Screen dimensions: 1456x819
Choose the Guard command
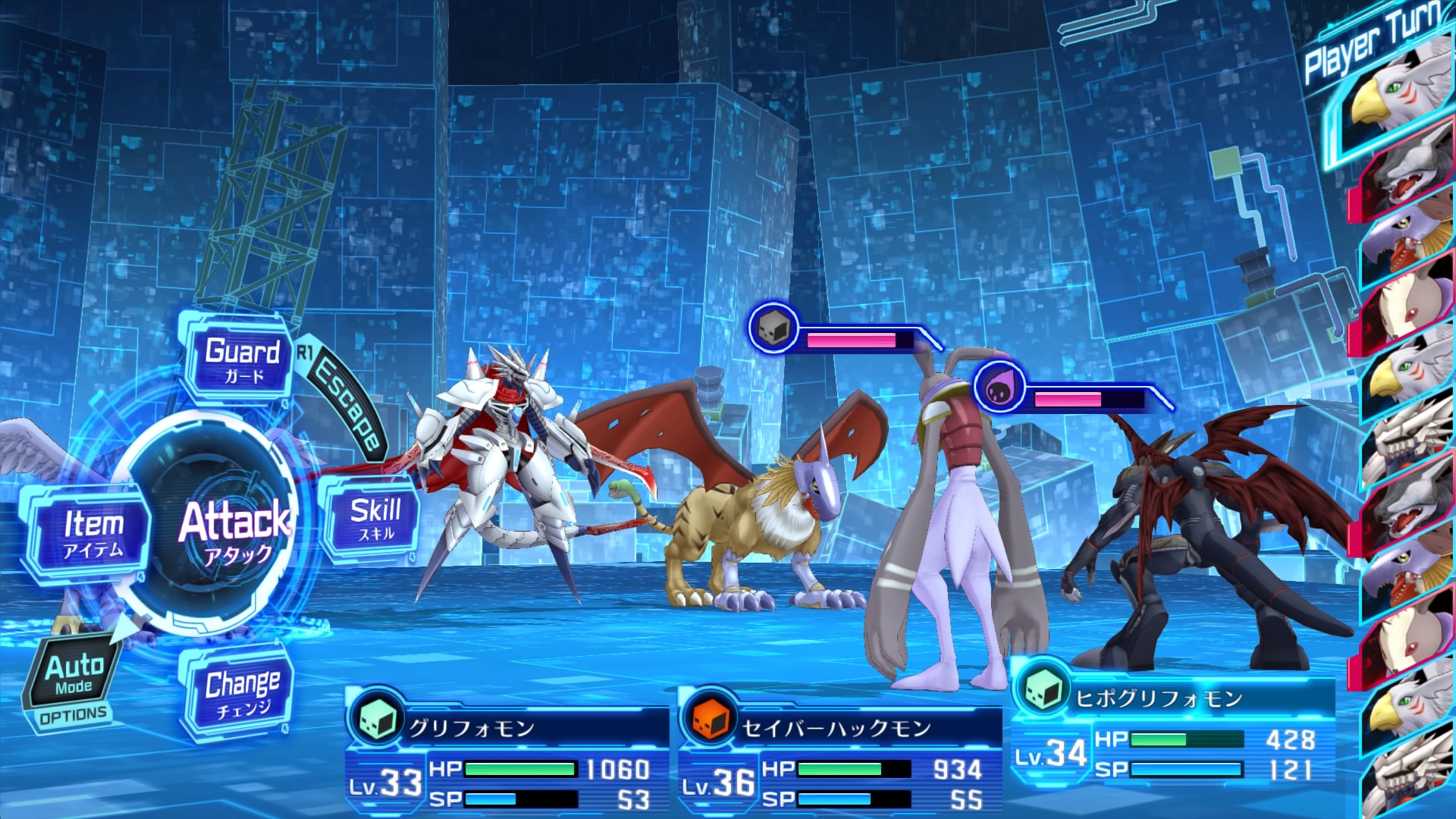tap(241, 359)
